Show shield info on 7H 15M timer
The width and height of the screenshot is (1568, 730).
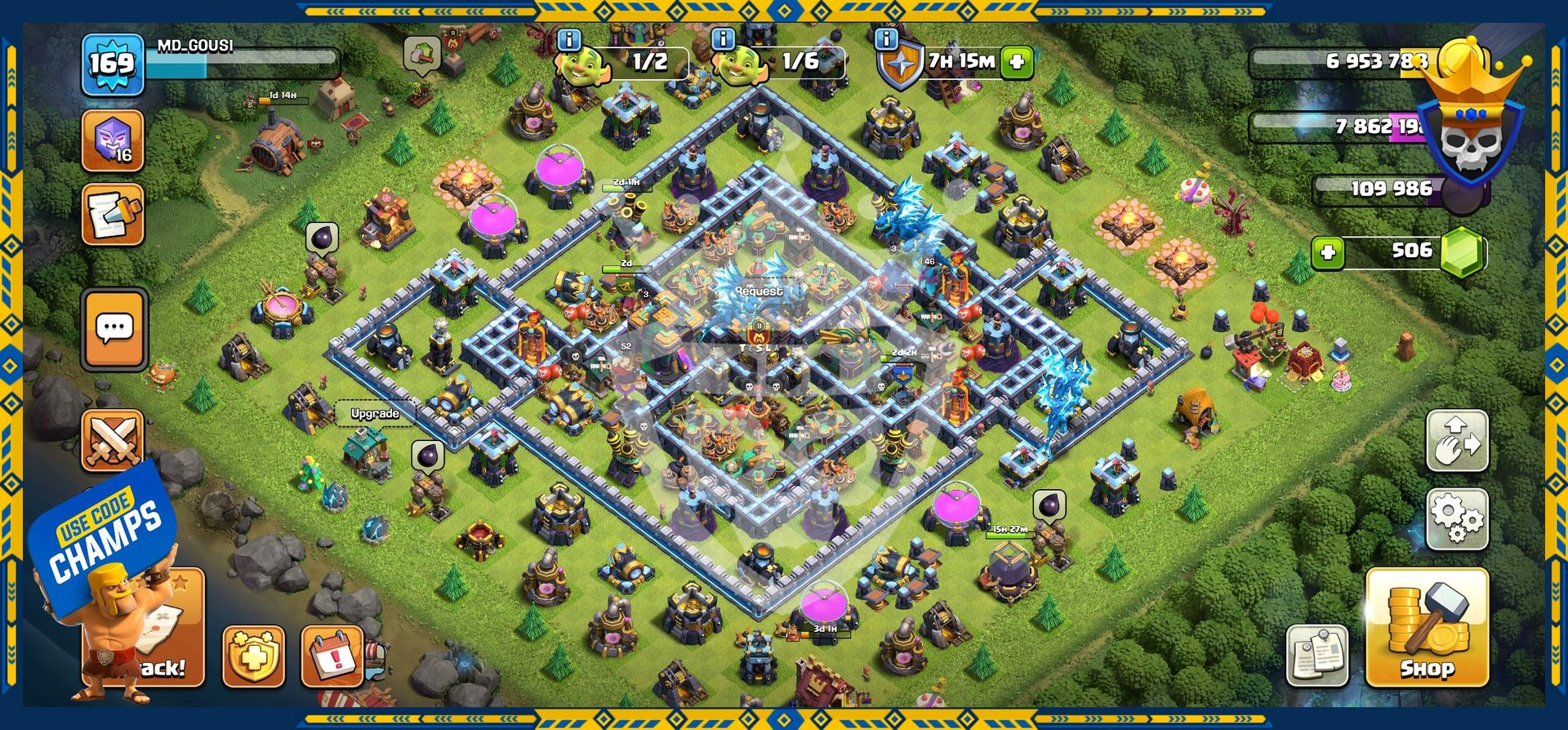coord(886,39)
